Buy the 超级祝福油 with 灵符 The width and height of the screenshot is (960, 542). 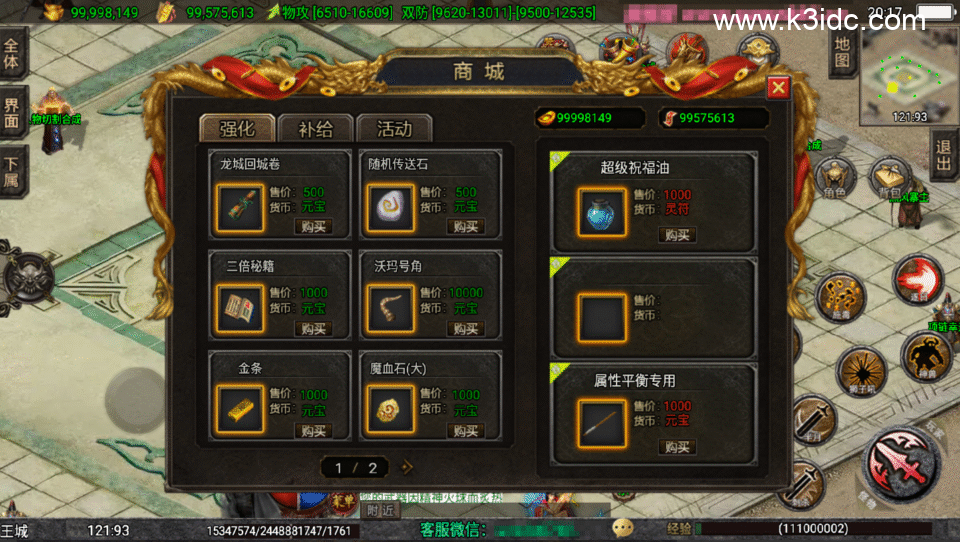click(x=677, y=235)
